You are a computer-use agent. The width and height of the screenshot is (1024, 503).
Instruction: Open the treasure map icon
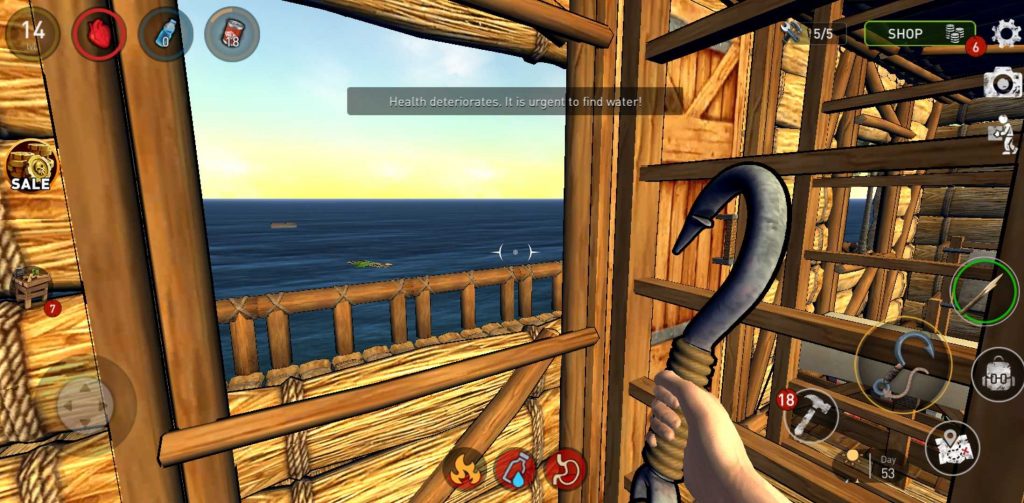click(x=951, y=447)
